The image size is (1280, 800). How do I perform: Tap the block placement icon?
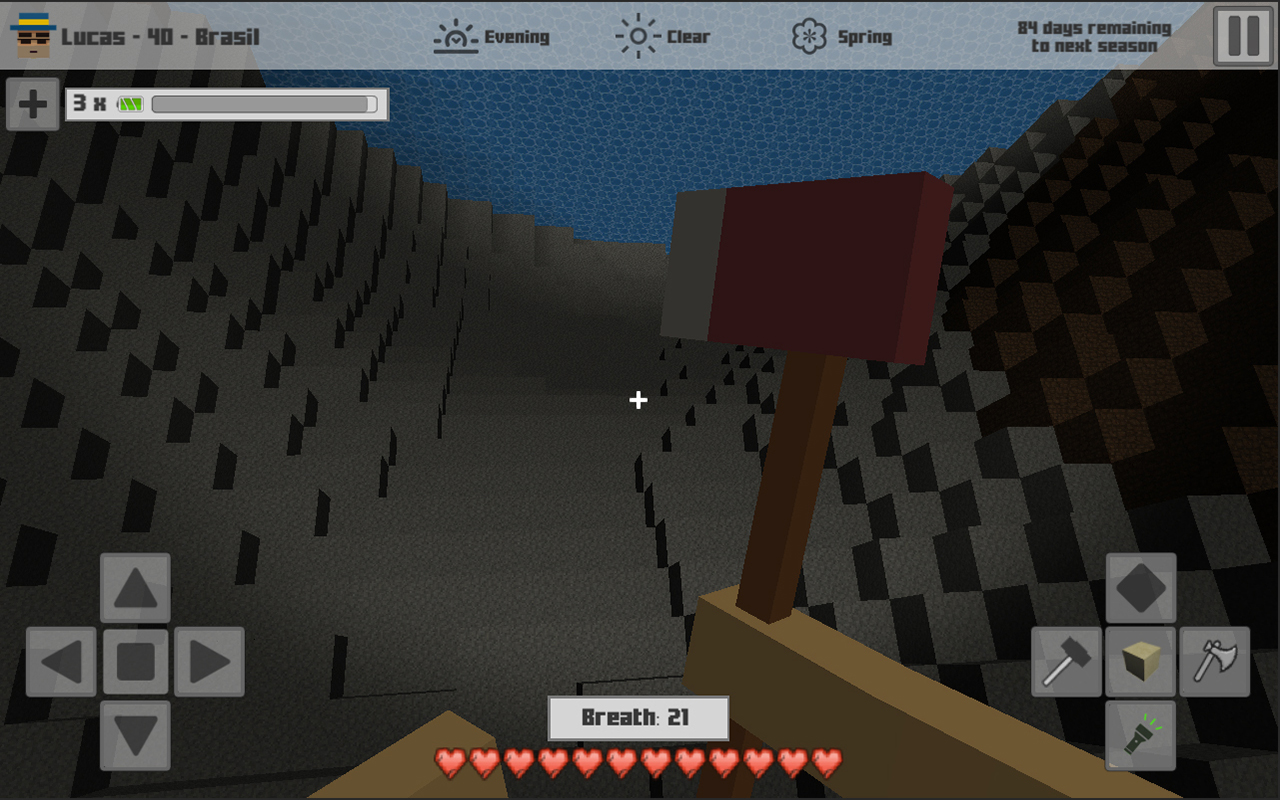coord(1140,662)
